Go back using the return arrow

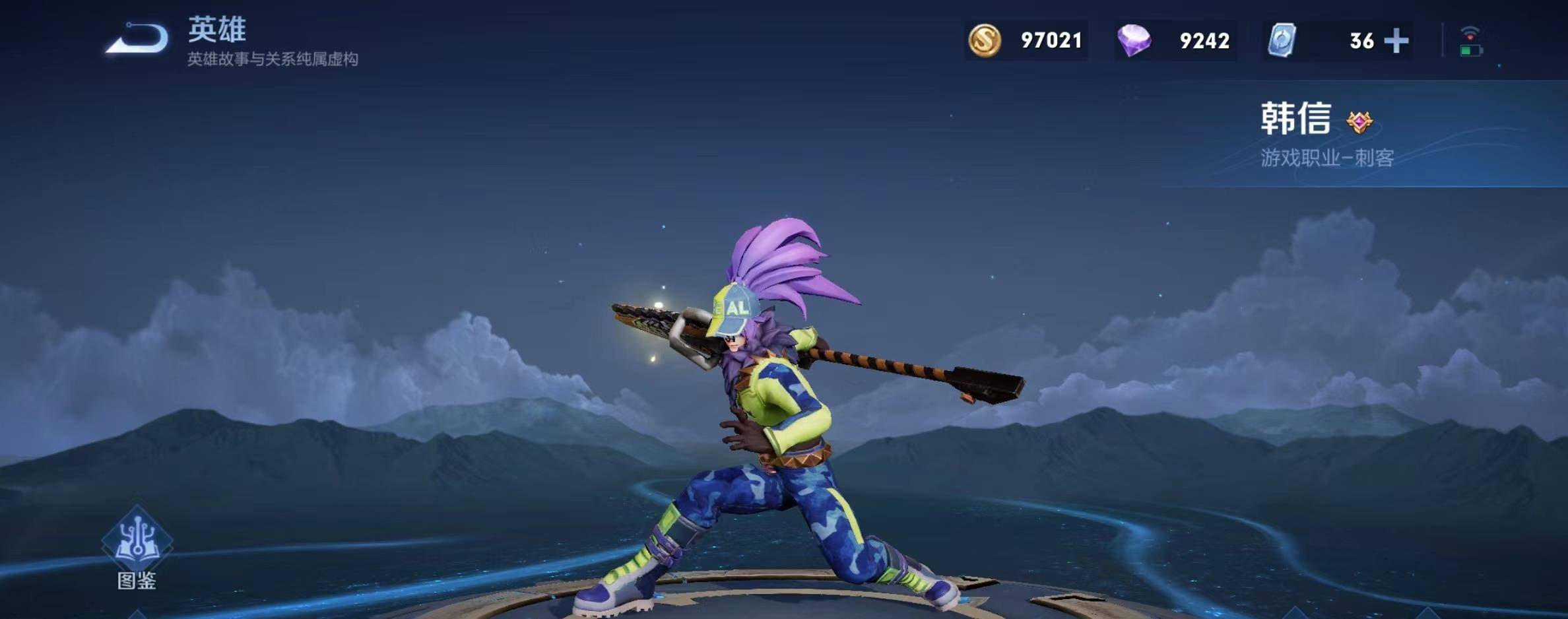pyautogui.click(x=137, y=39)
